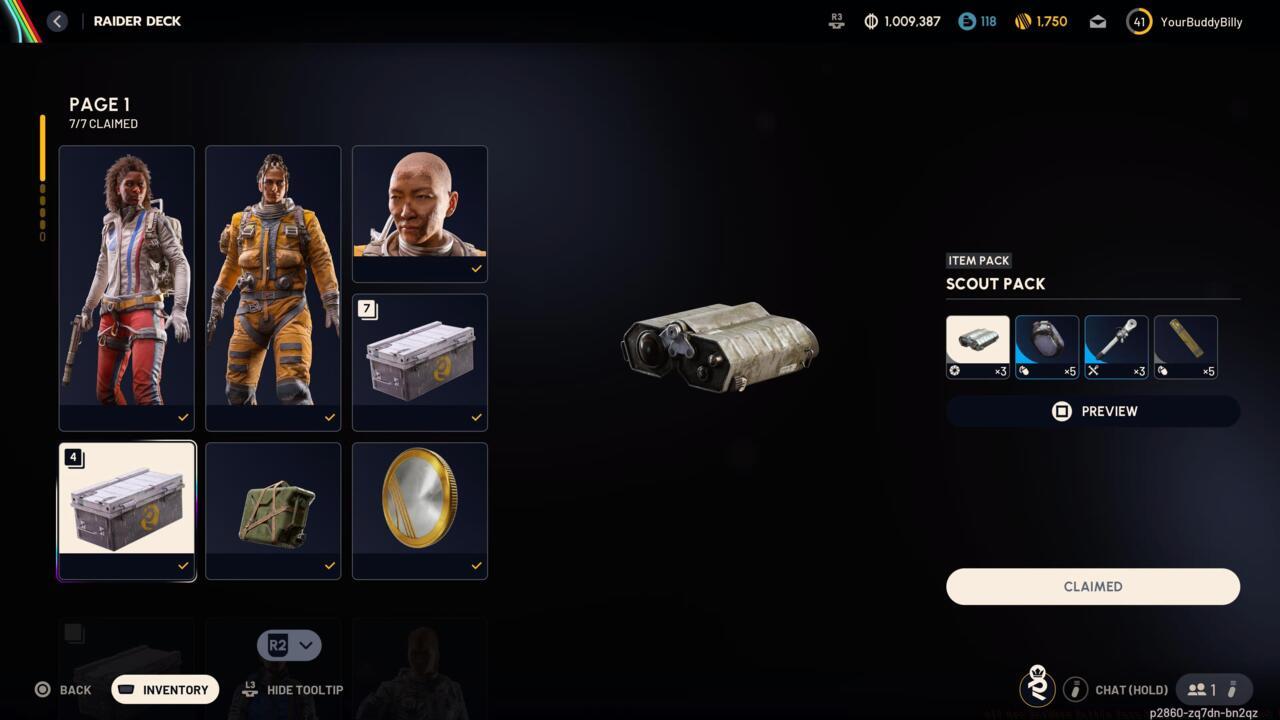Click the claimed checkmark on the bald character card

tap(476, 269)
